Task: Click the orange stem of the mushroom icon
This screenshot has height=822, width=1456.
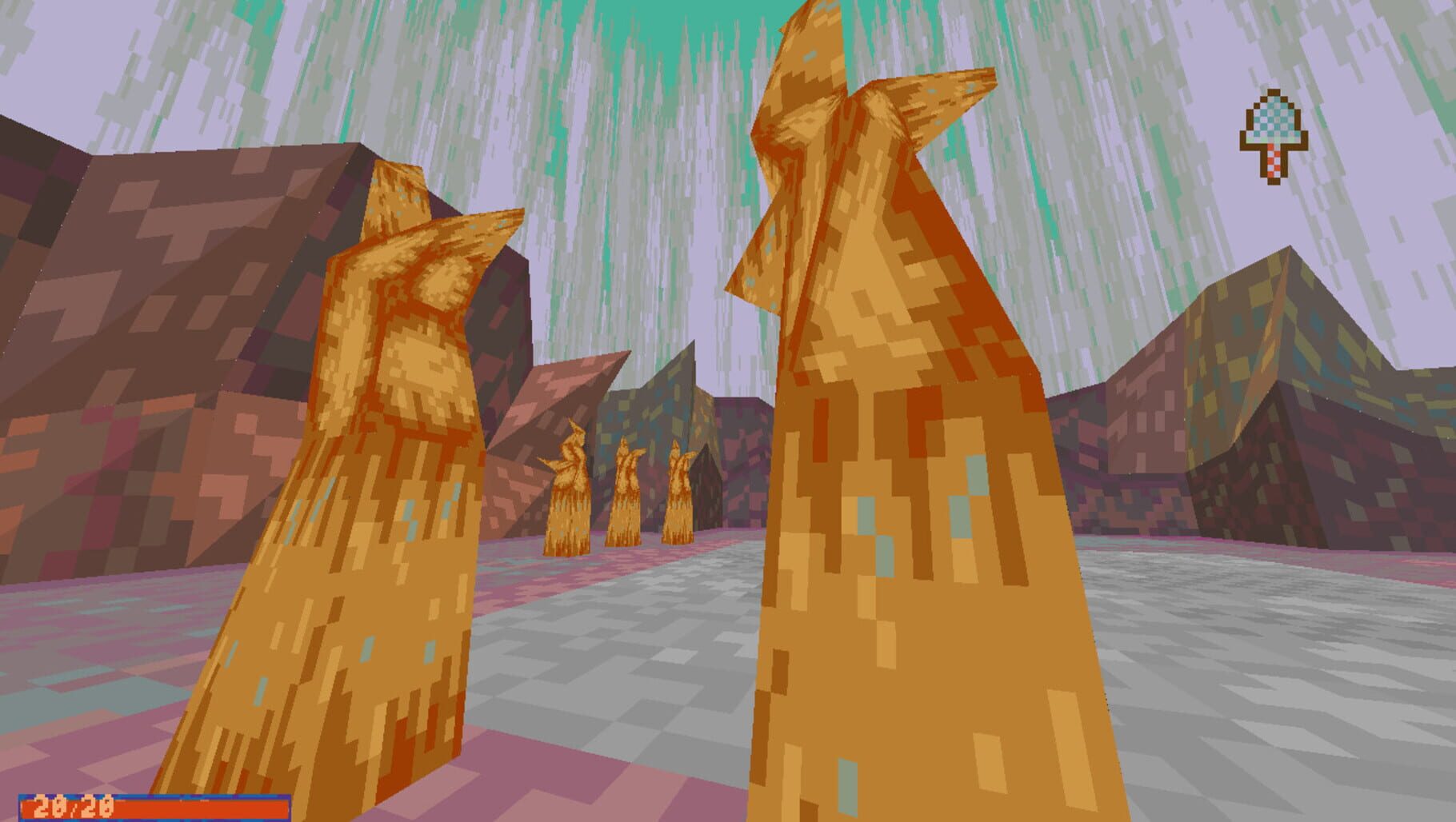Action: (x=1272, y=164)
